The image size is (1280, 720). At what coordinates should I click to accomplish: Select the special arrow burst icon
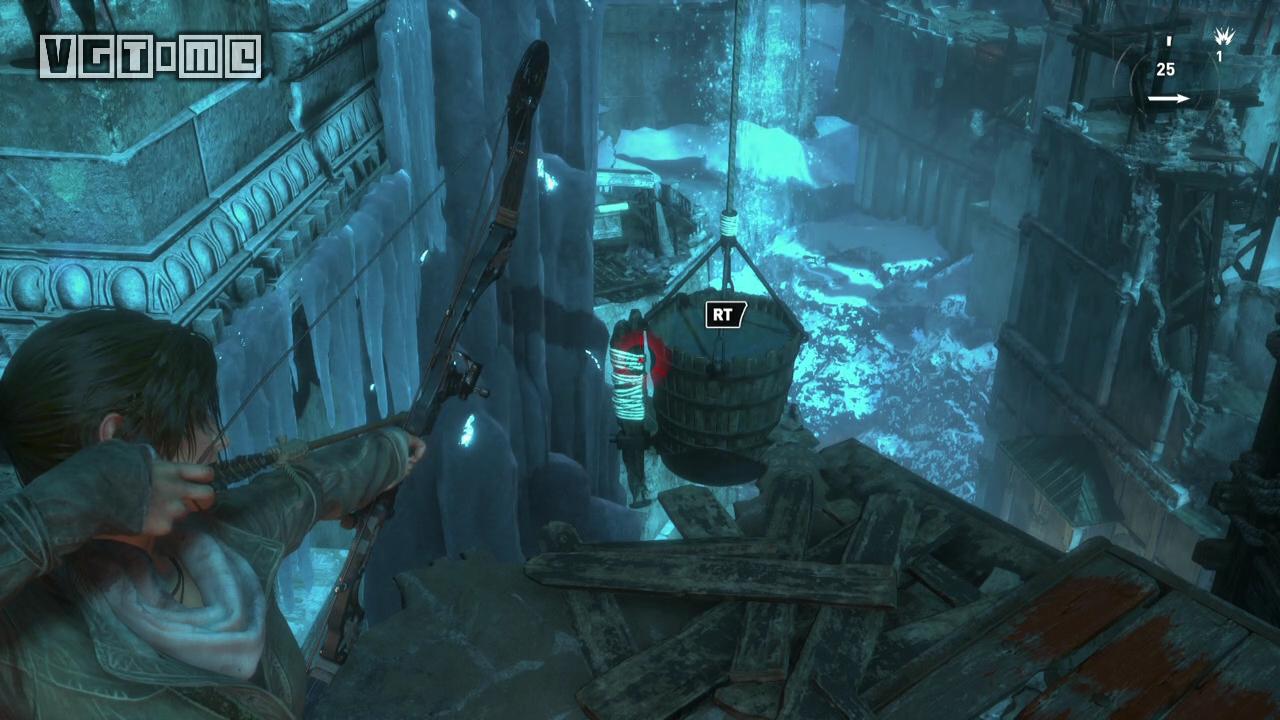(1222, 38)
